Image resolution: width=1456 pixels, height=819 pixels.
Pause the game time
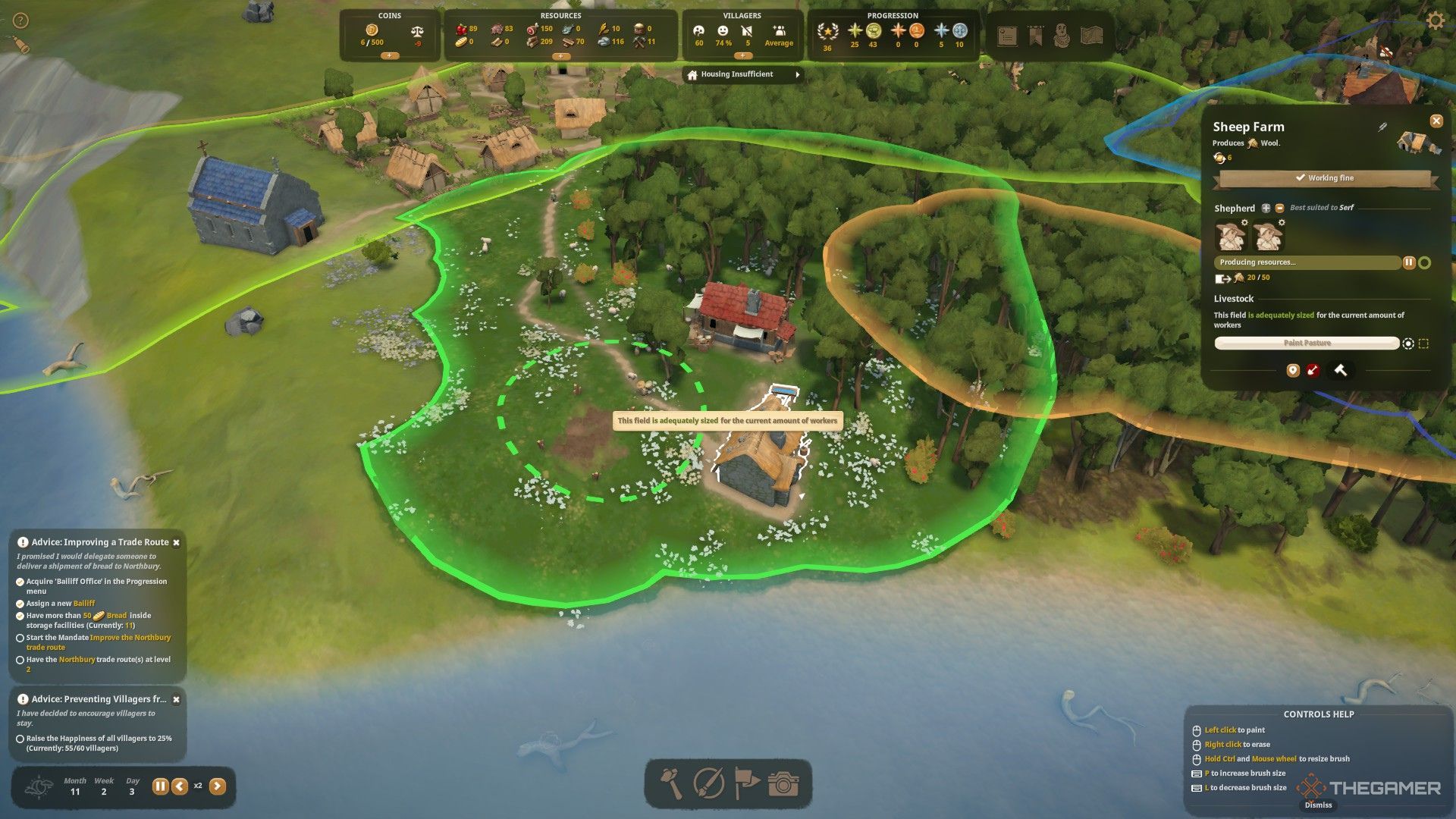160,786
